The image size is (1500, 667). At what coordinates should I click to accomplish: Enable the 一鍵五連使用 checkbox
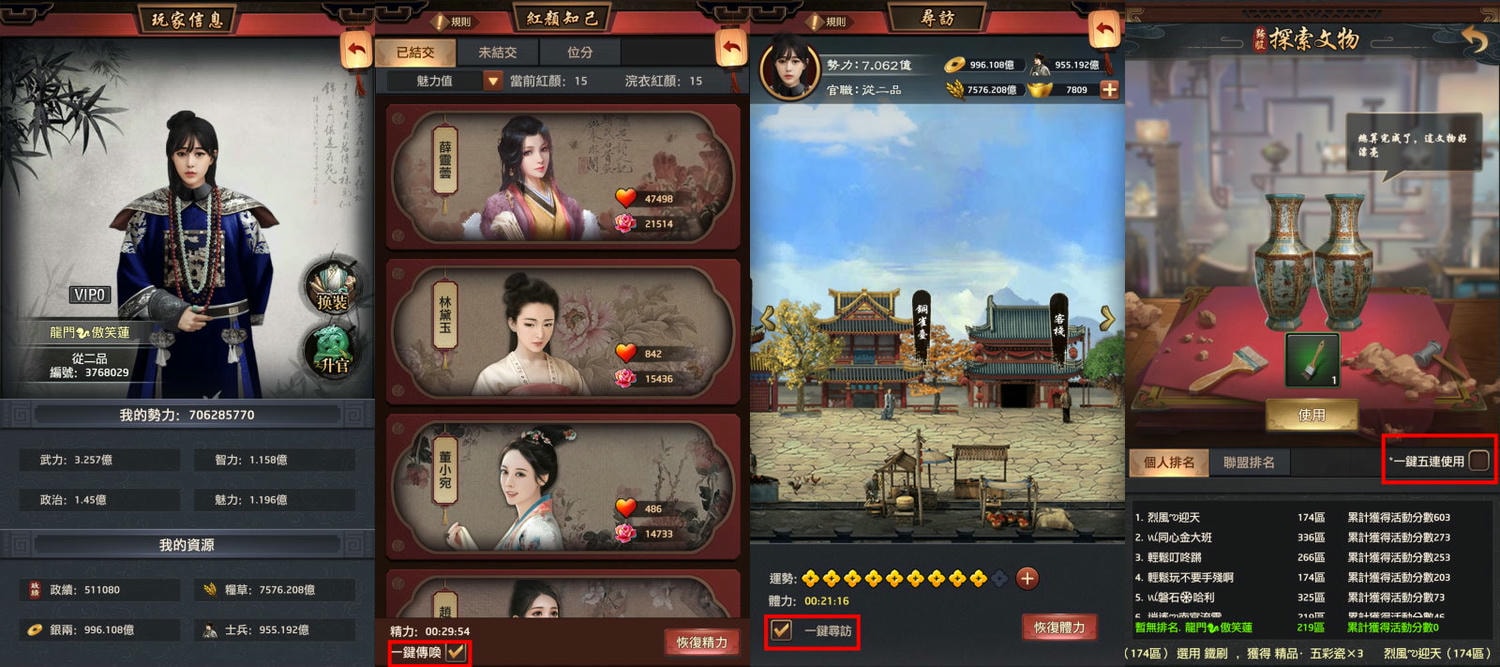[1478, 461]
